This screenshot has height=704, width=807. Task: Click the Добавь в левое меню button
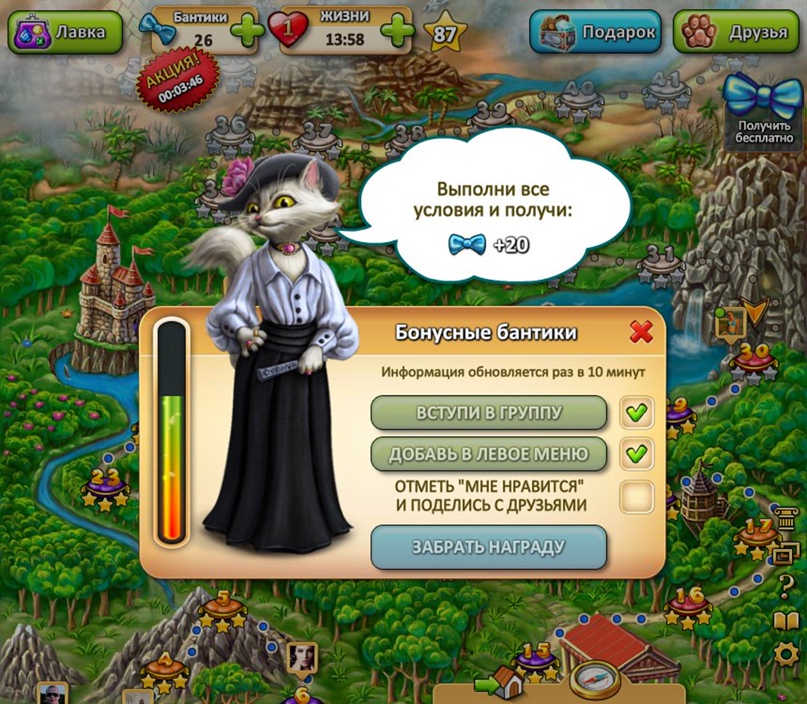point(489,454)
